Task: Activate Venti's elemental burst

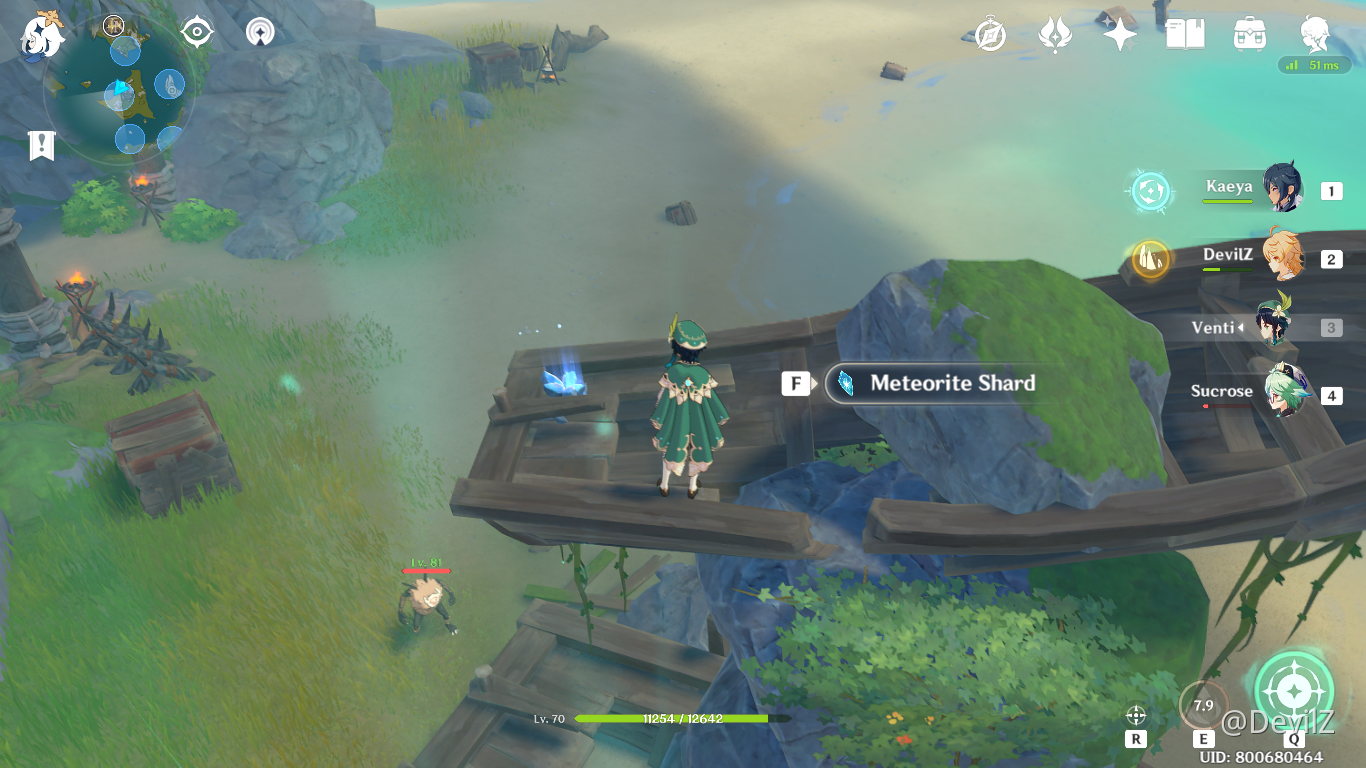Action: 1294,692
